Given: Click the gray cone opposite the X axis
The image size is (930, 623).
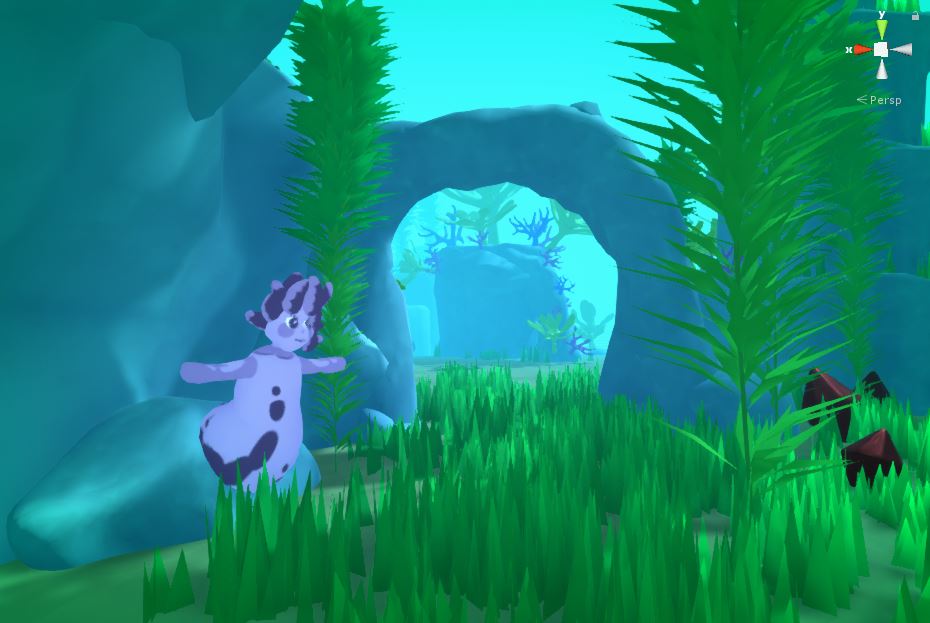Looking at the screenshot, I should point(902,49).
